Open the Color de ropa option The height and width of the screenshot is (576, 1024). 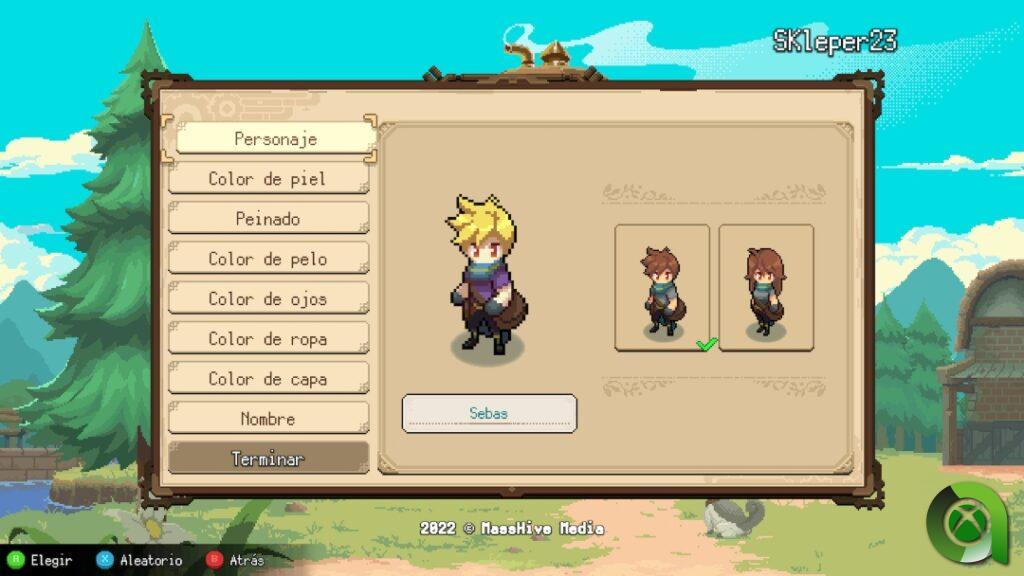268,339
